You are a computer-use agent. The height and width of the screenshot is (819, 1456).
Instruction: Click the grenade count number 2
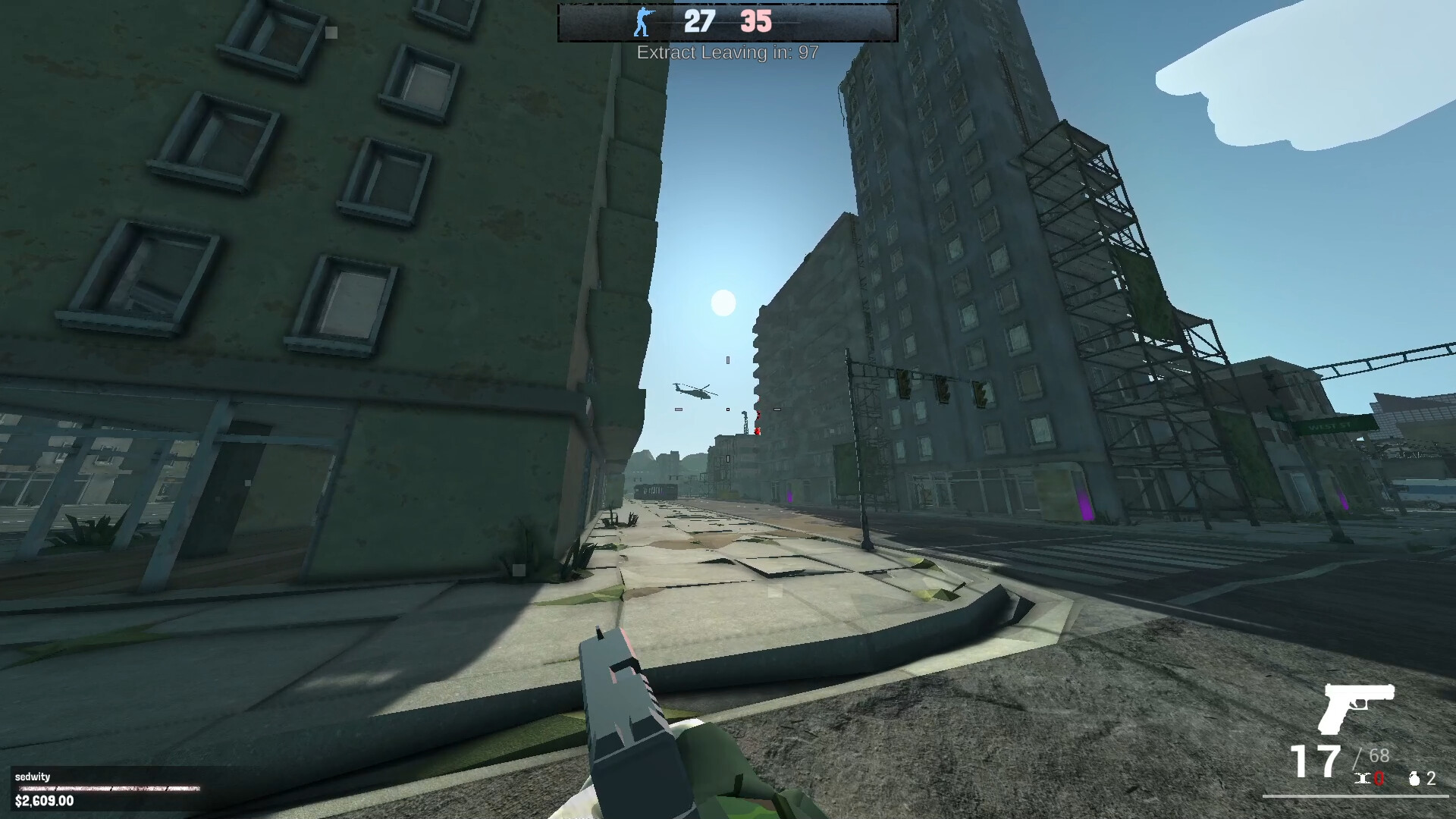[x=1430, y=778]
